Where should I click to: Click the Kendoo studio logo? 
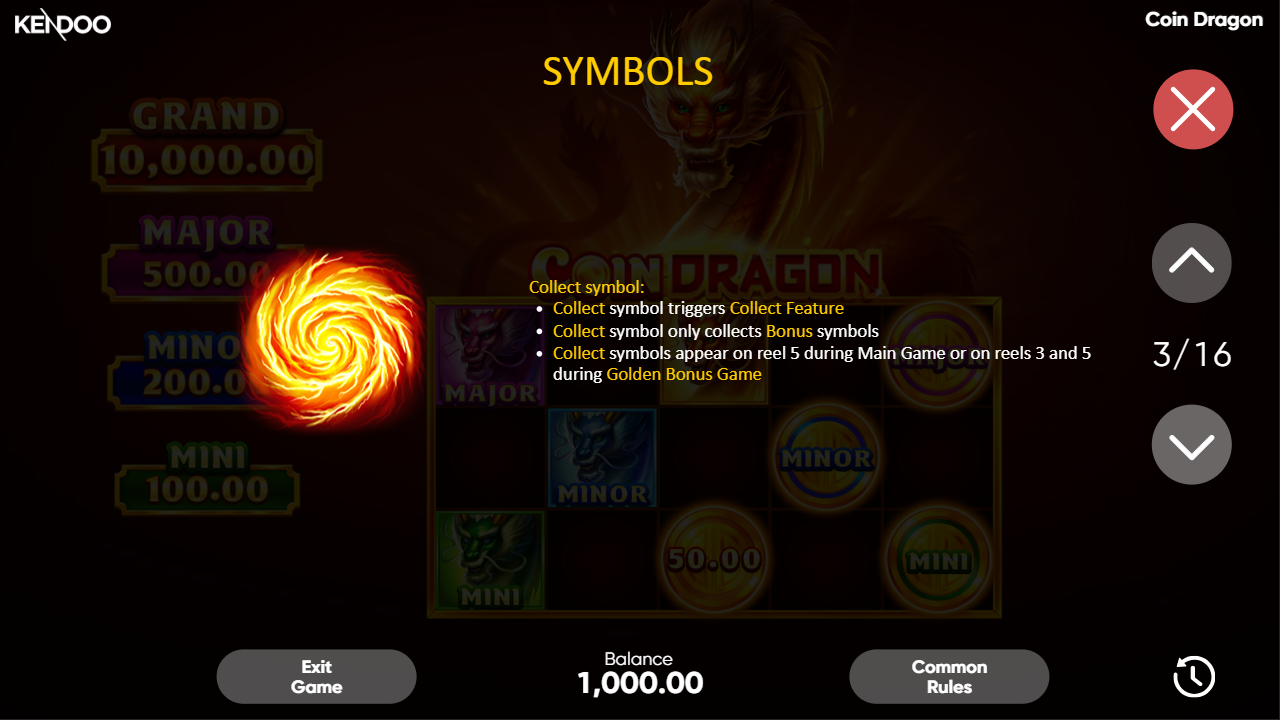tap(62, 24)
